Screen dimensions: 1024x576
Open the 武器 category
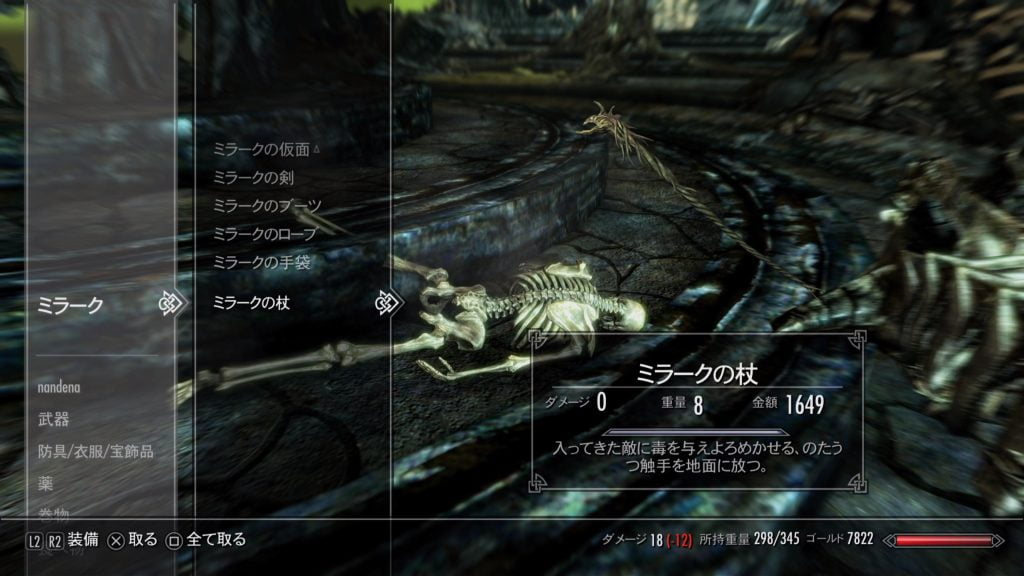54,419
